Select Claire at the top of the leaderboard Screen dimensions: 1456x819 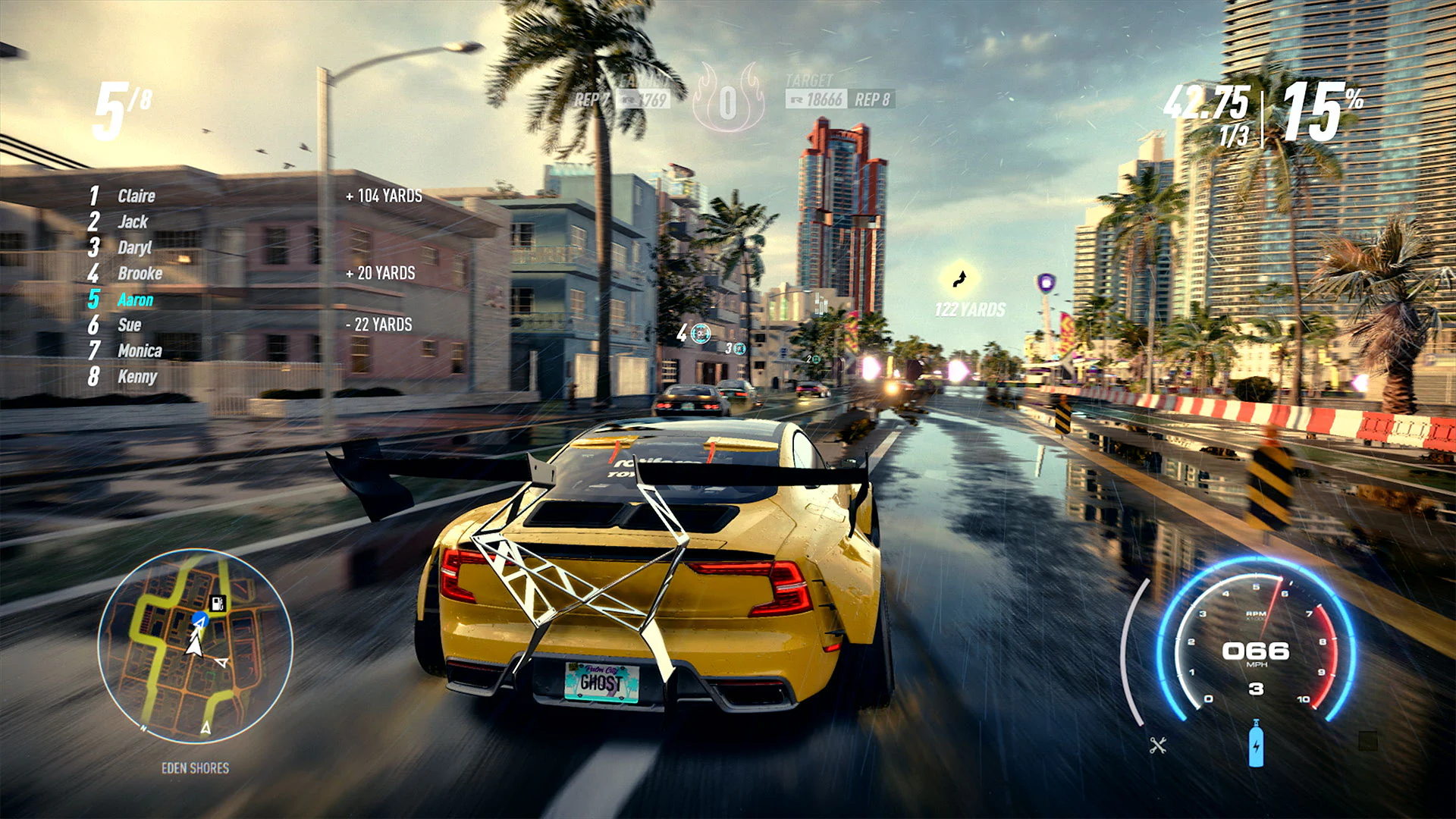pyautogui.click(x=136, y=196)
